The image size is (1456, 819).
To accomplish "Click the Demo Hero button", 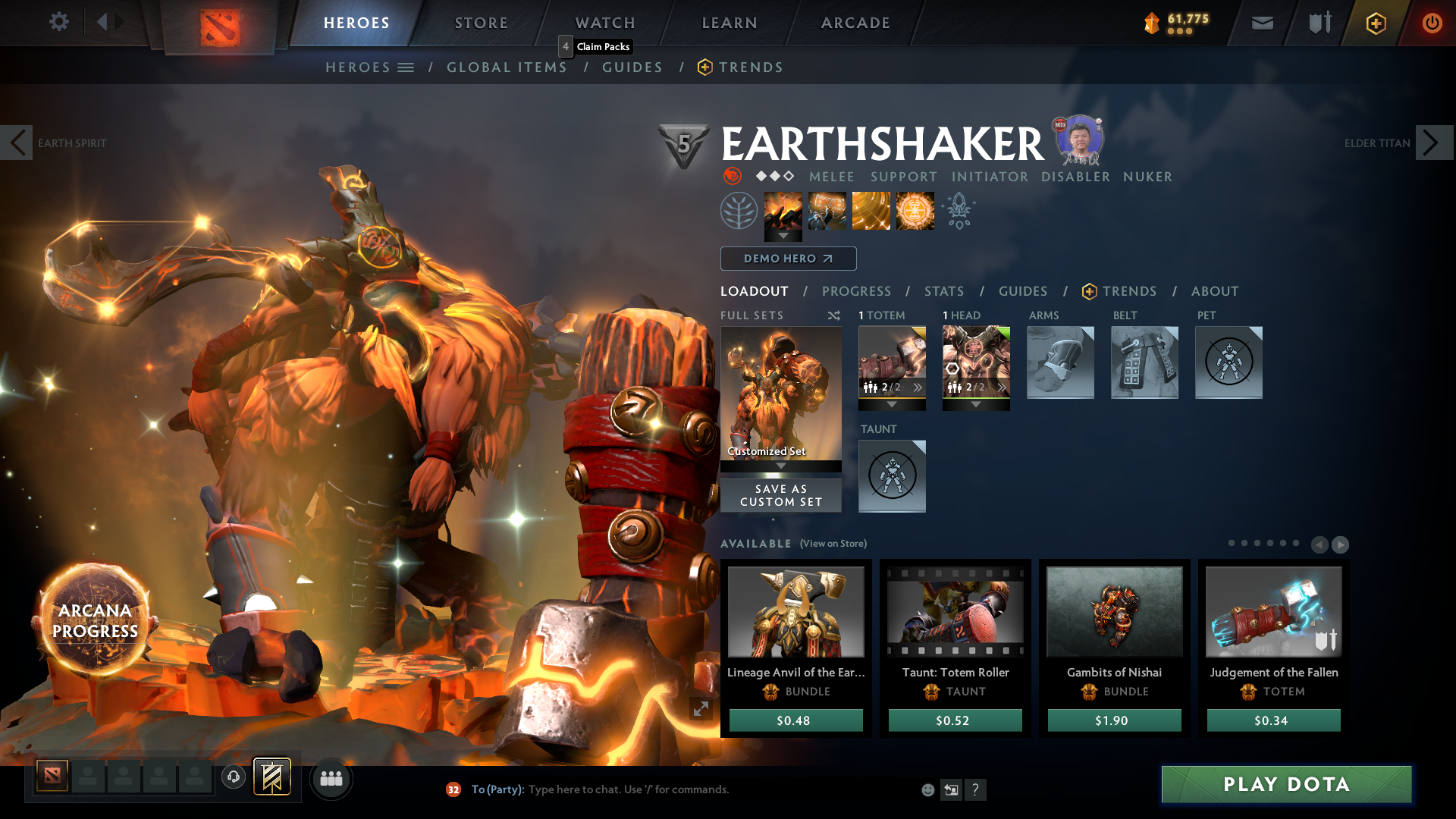I will pyautogui.click(x=788, y=259).
